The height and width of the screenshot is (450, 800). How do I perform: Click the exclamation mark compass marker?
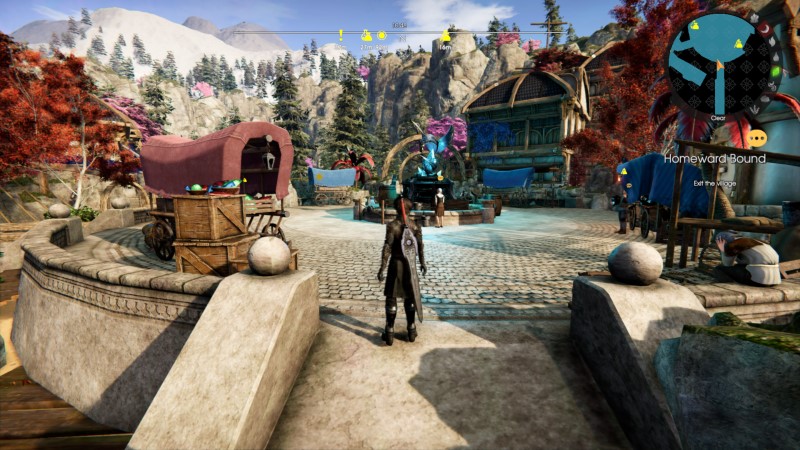click(341, 35)
